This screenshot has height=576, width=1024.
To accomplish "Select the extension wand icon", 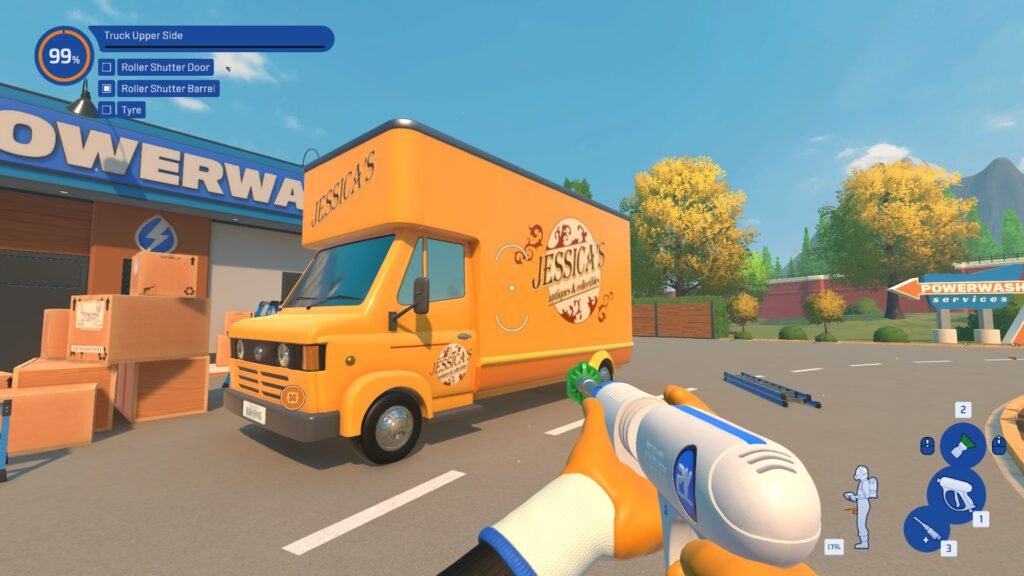I will [x=926, y=528].
